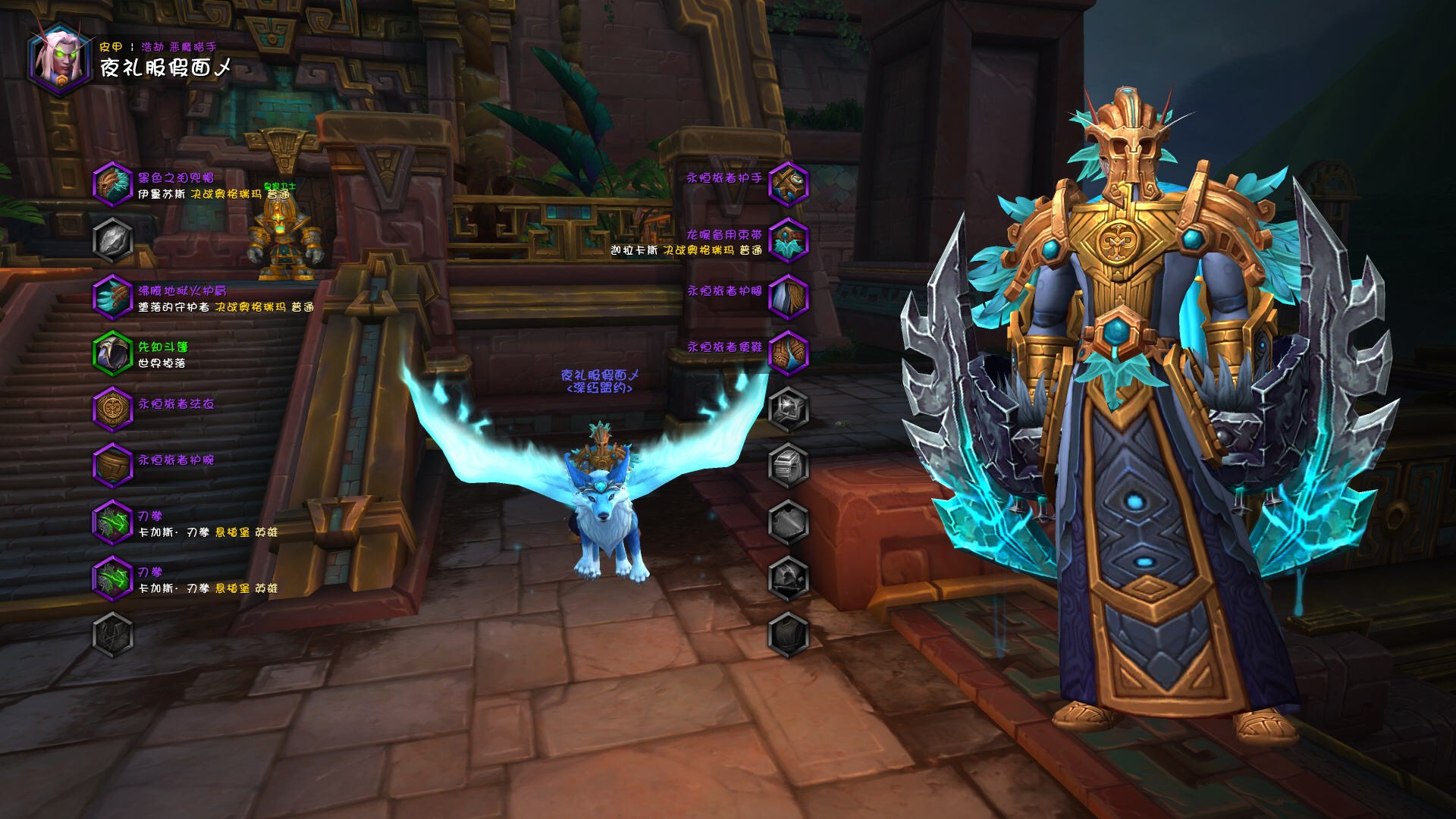Select the 永恒旅者护手 gloves slot
Image resolution: width=1456 pixels, height=819 pixels.
pos(789,184)
